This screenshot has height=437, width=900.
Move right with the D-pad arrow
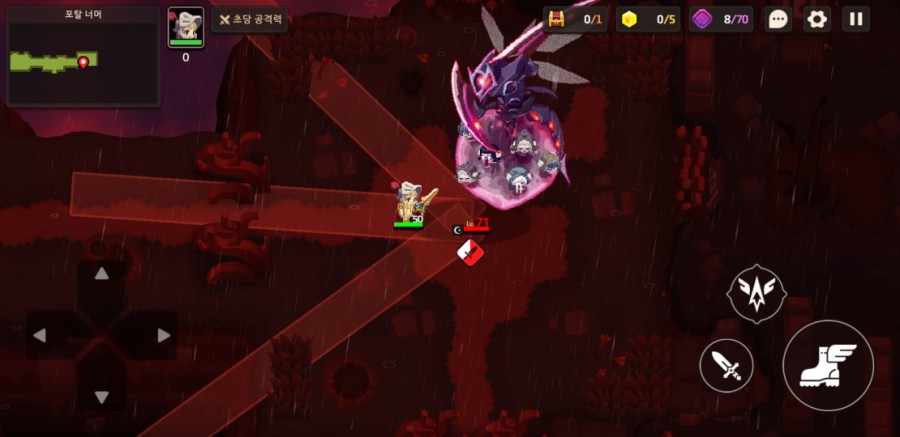coord(163,336)
